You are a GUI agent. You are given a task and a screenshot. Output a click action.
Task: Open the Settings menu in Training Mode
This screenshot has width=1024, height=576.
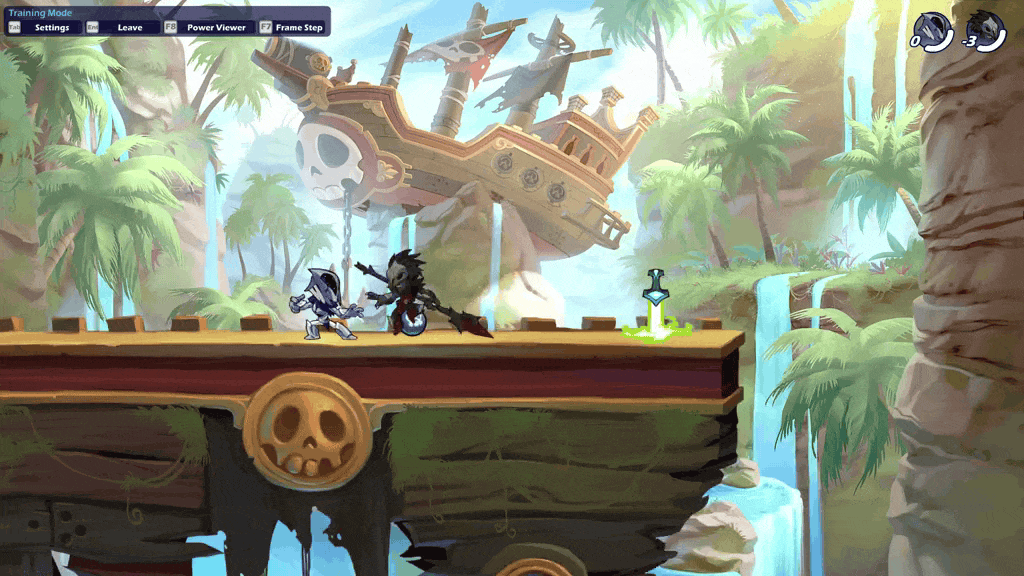pyautogui.click(x=43, y=27)
